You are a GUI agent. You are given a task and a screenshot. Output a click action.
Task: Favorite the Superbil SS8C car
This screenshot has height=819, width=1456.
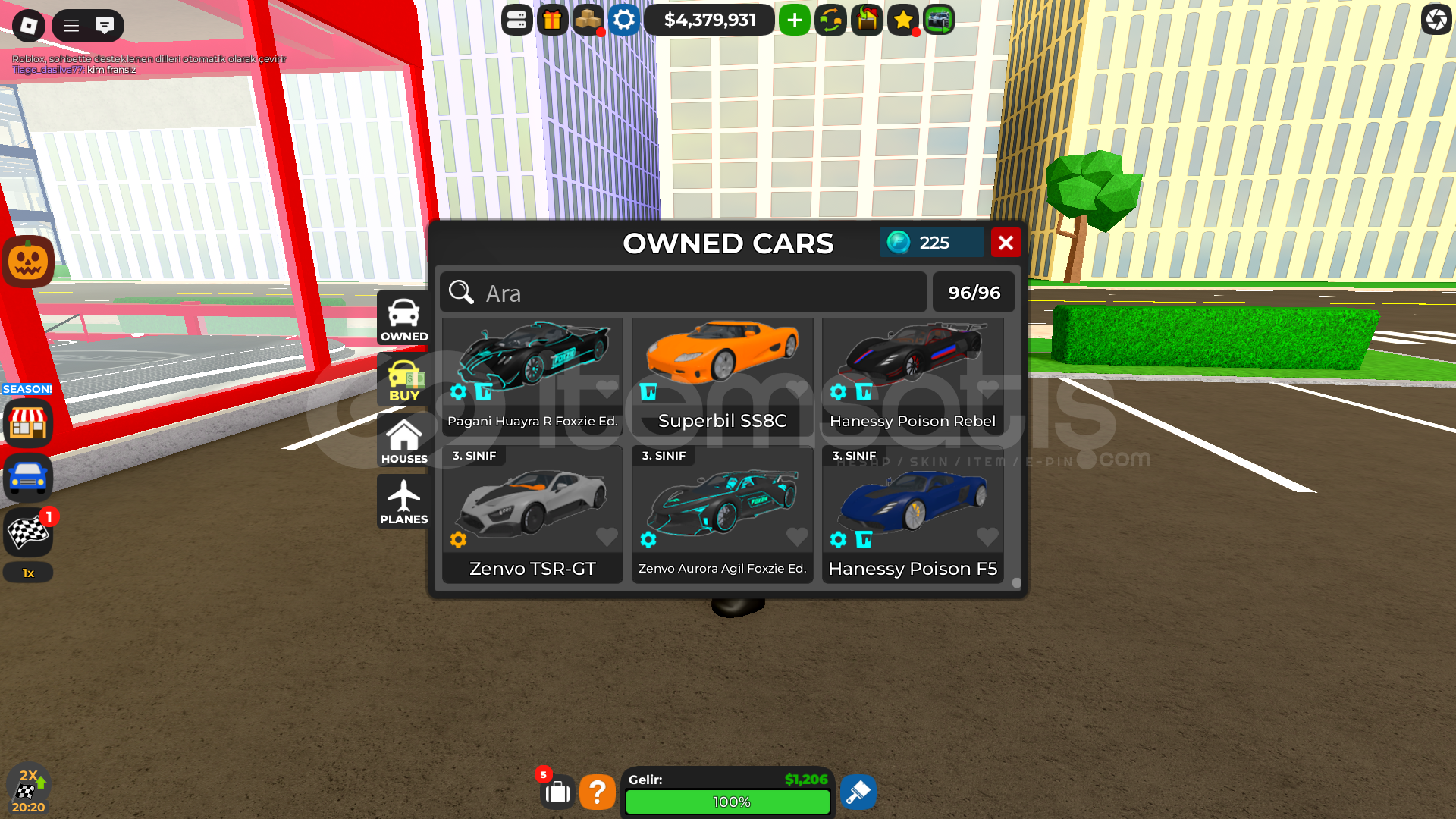click(x=797, y=389)
